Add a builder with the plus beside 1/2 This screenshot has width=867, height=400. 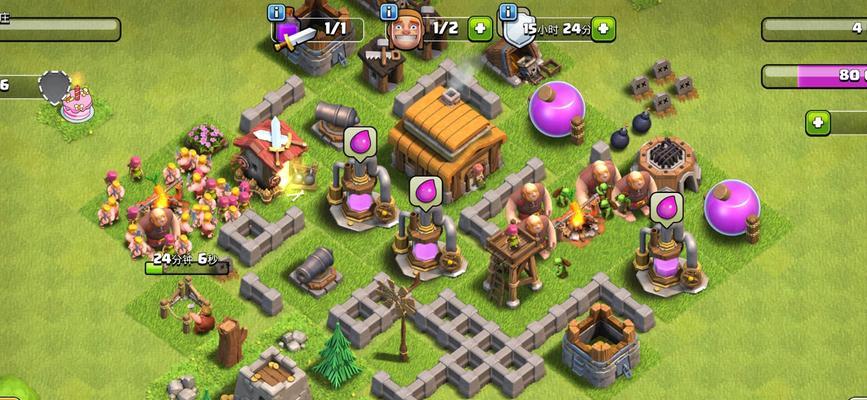pyautogui.click(x=480, y=28)
